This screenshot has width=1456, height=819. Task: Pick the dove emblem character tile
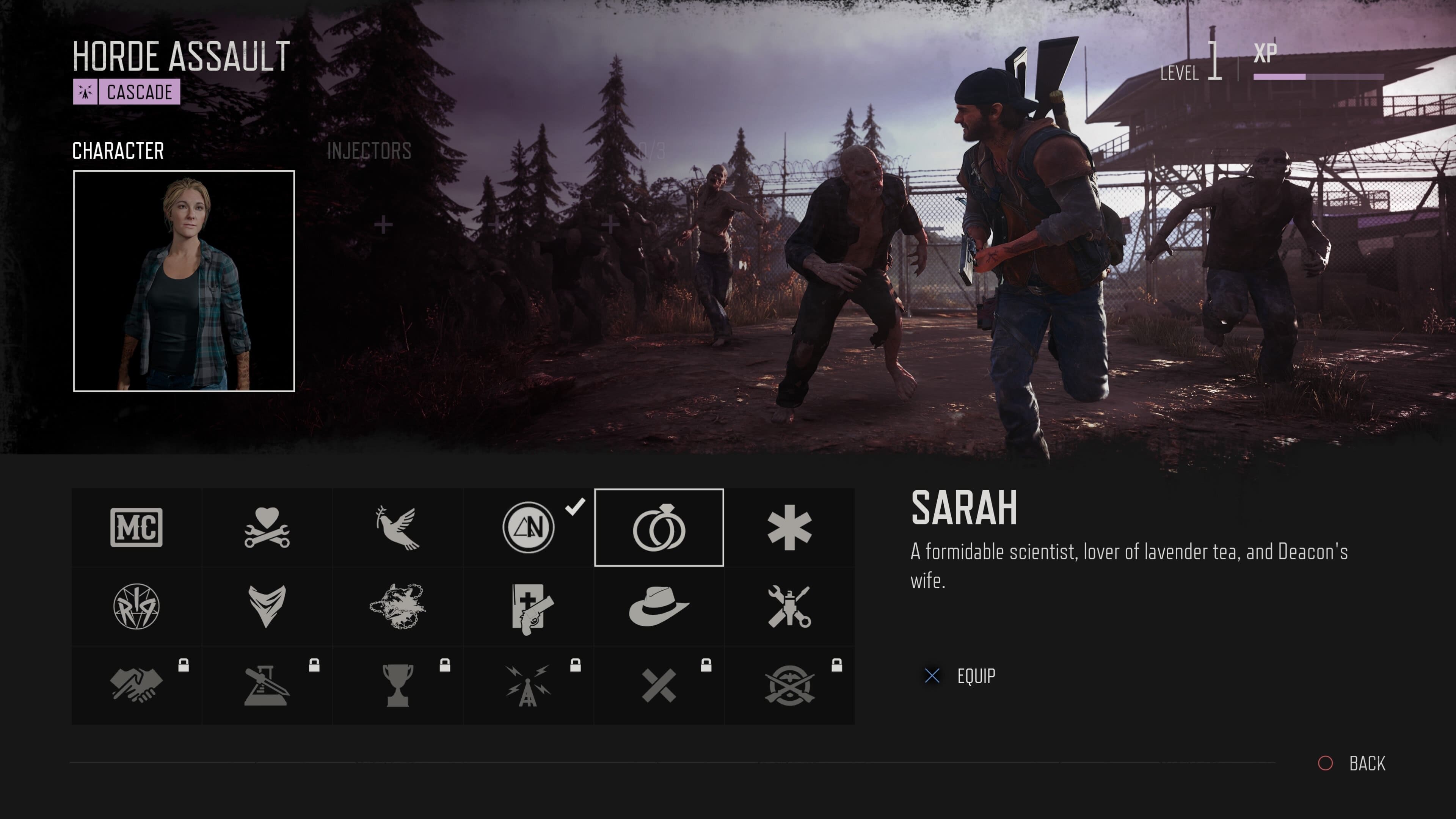pyautogui.click(x=398, y=527)
